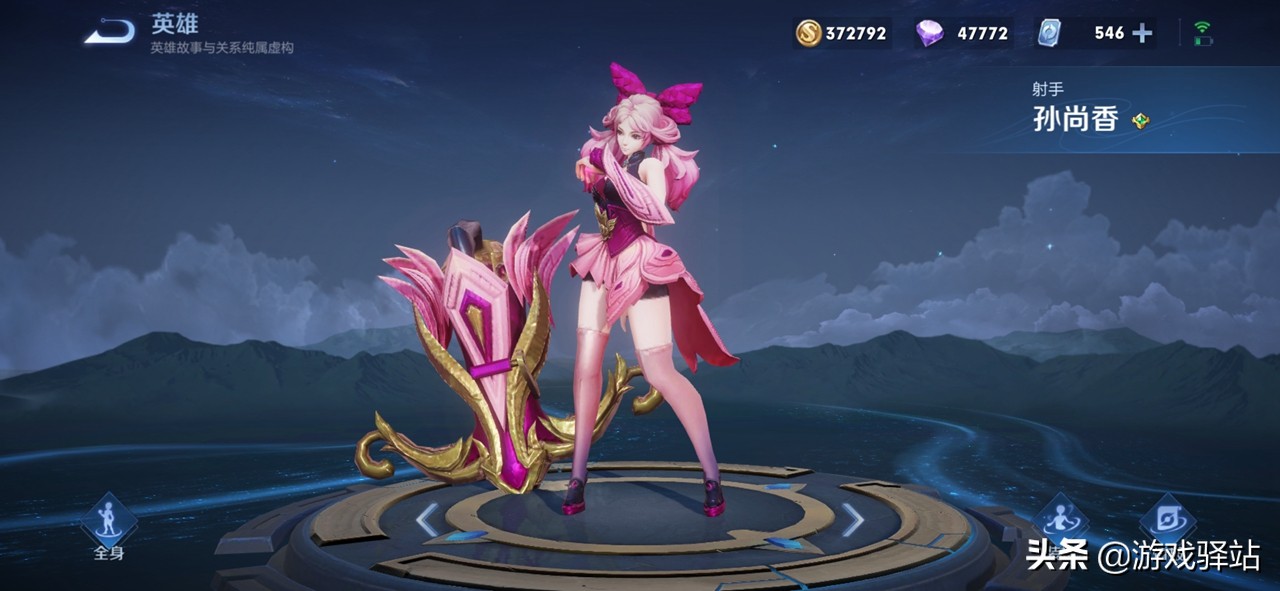Image resolution: width=1280 pixels, height=591 pixels.
Task: Switch to the next hero with right arrow
Action: click(852, 519)
